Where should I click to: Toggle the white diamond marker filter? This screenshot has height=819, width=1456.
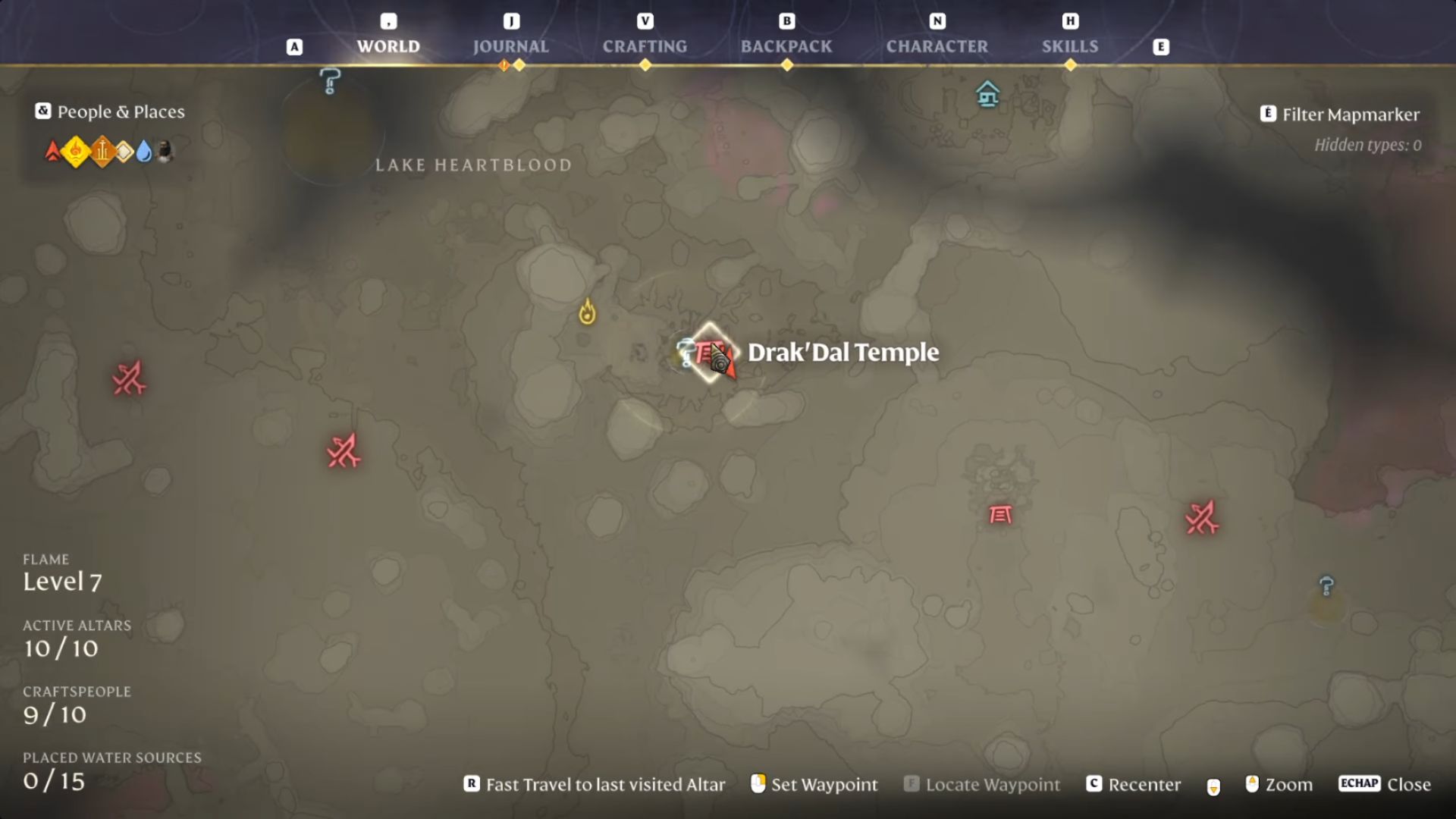pos(125,151)
